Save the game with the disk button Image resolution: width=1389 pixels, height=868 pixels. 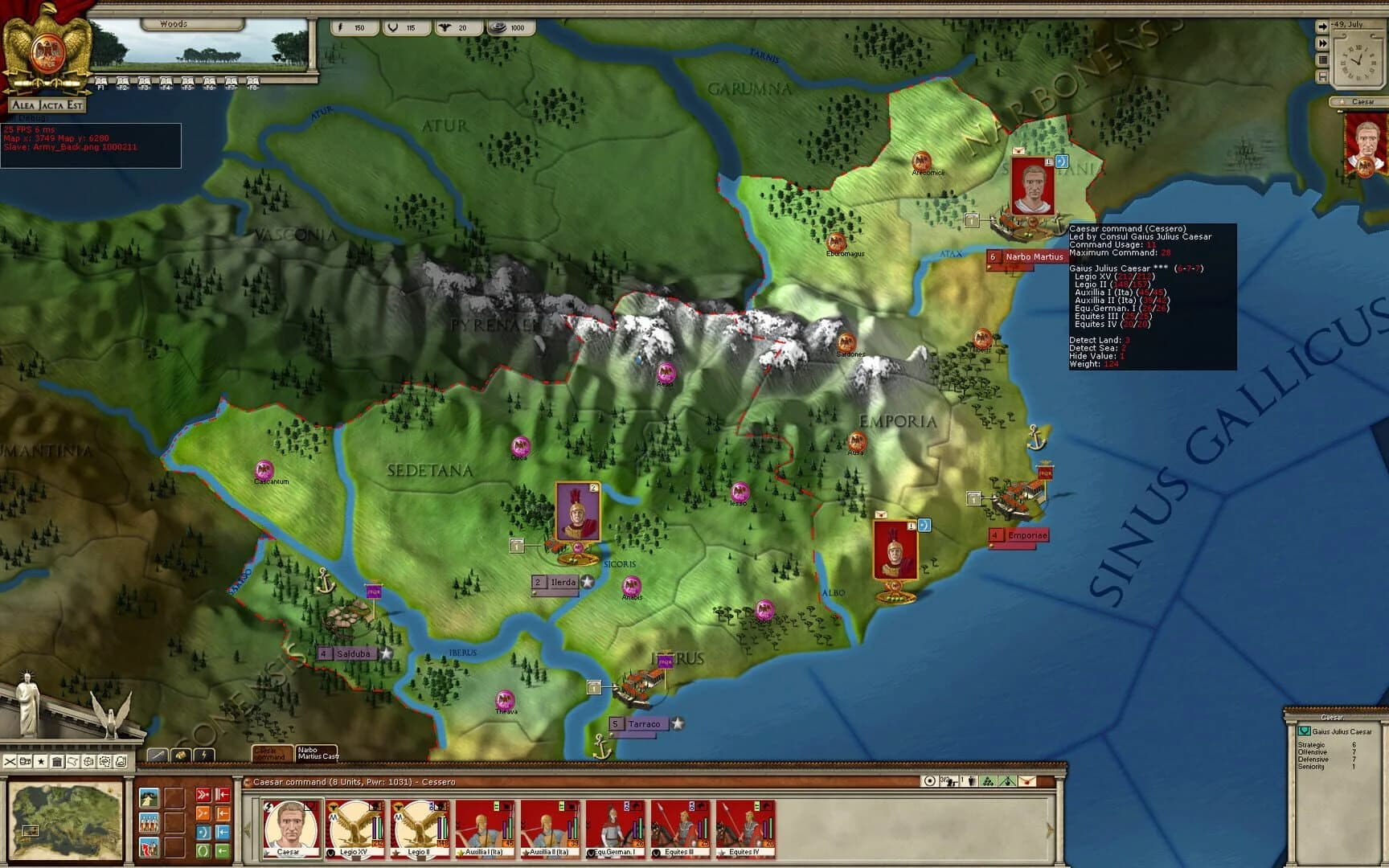point(1323,76)
